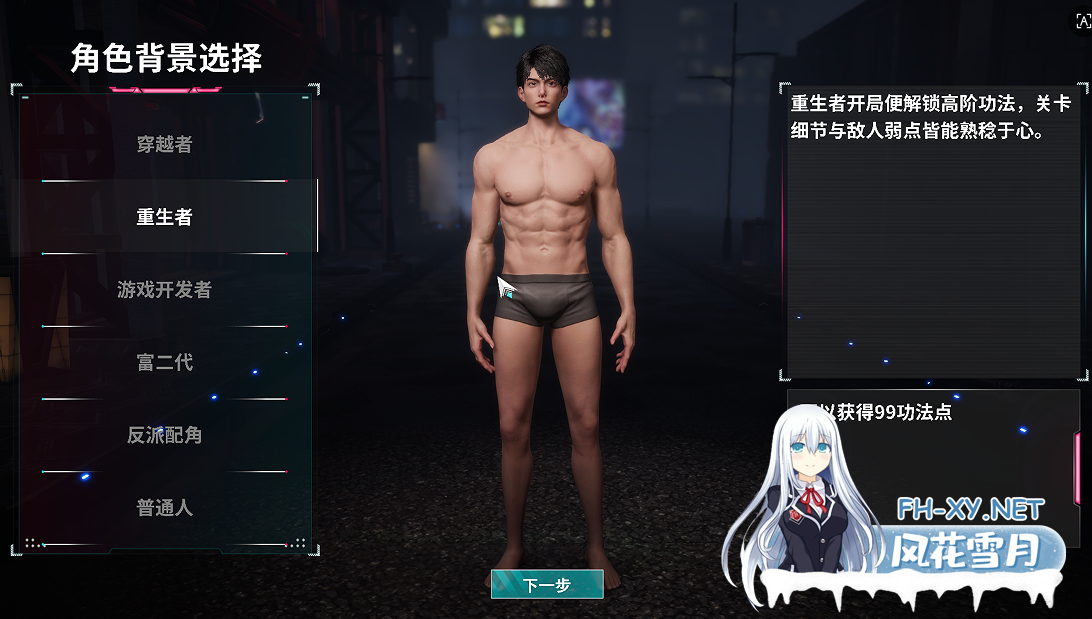Pick the 游戏开发者 background entry
The height and width of the screenshot is (619, 1092).
click(164, 290)
